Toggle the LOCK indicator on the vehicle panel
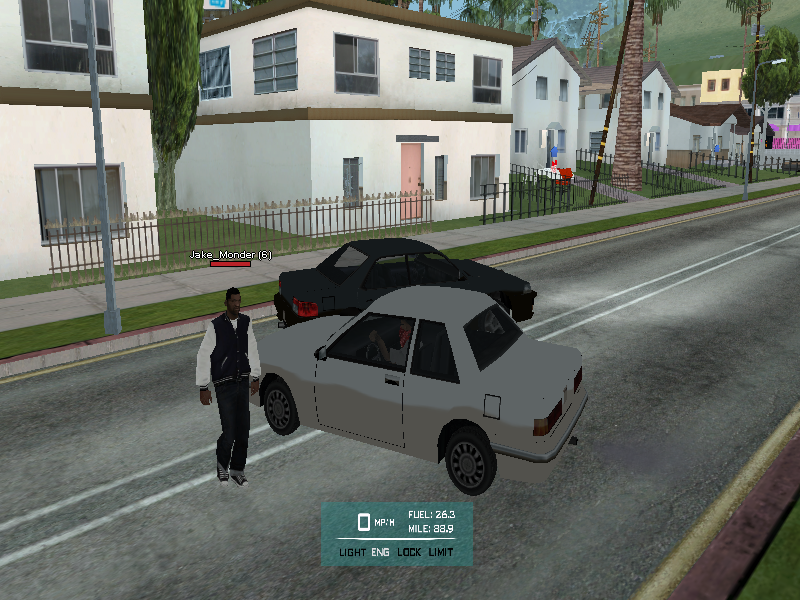The height and width of the screenshot is (600, 800). [409, 552]
